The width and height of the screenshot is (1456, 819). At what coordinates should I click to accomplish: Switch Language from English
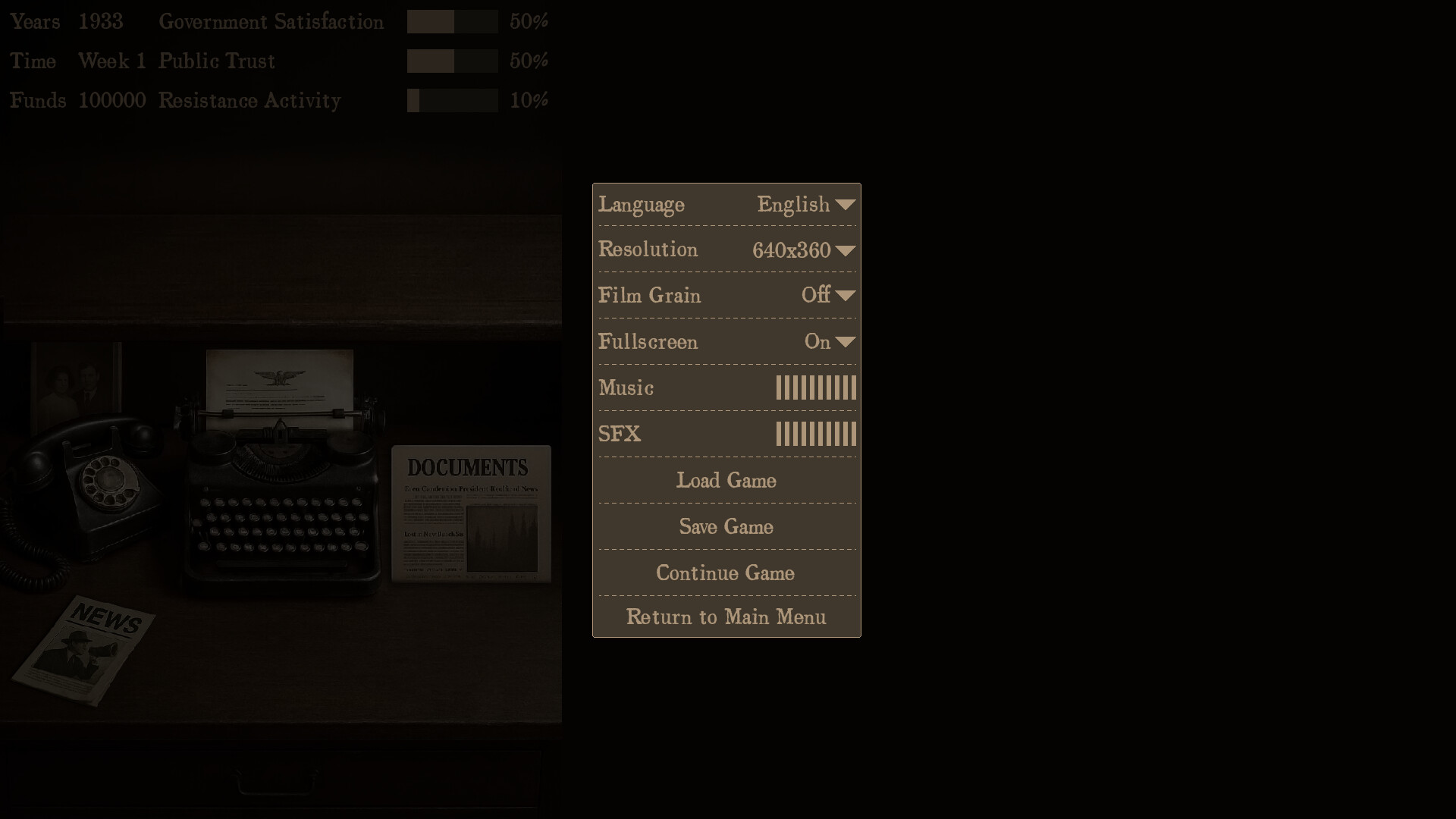pyautogui.click(x=846, y=204)
